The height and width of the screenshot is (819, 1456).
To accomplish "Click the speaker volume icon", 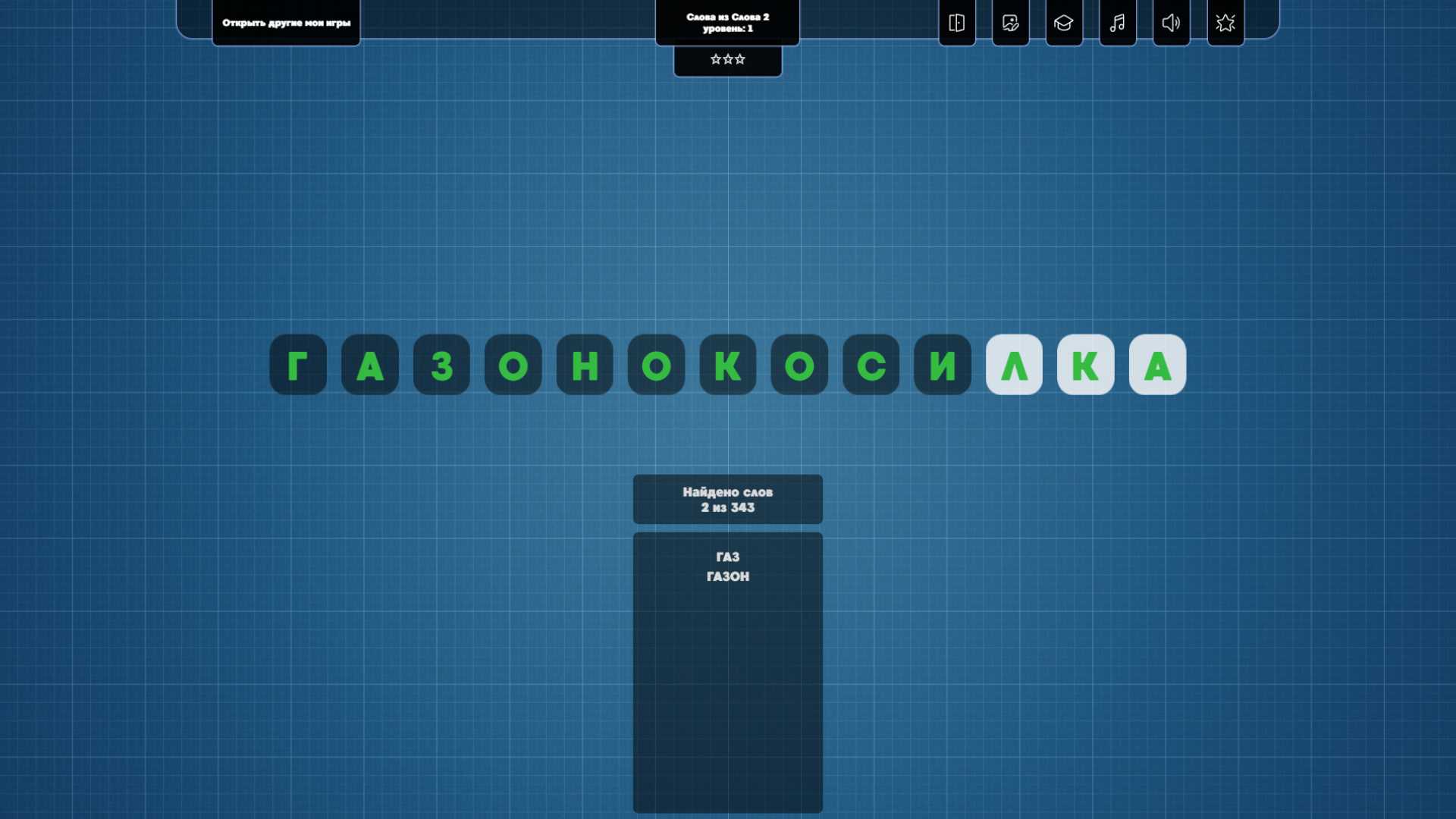I will (1172, 23).
